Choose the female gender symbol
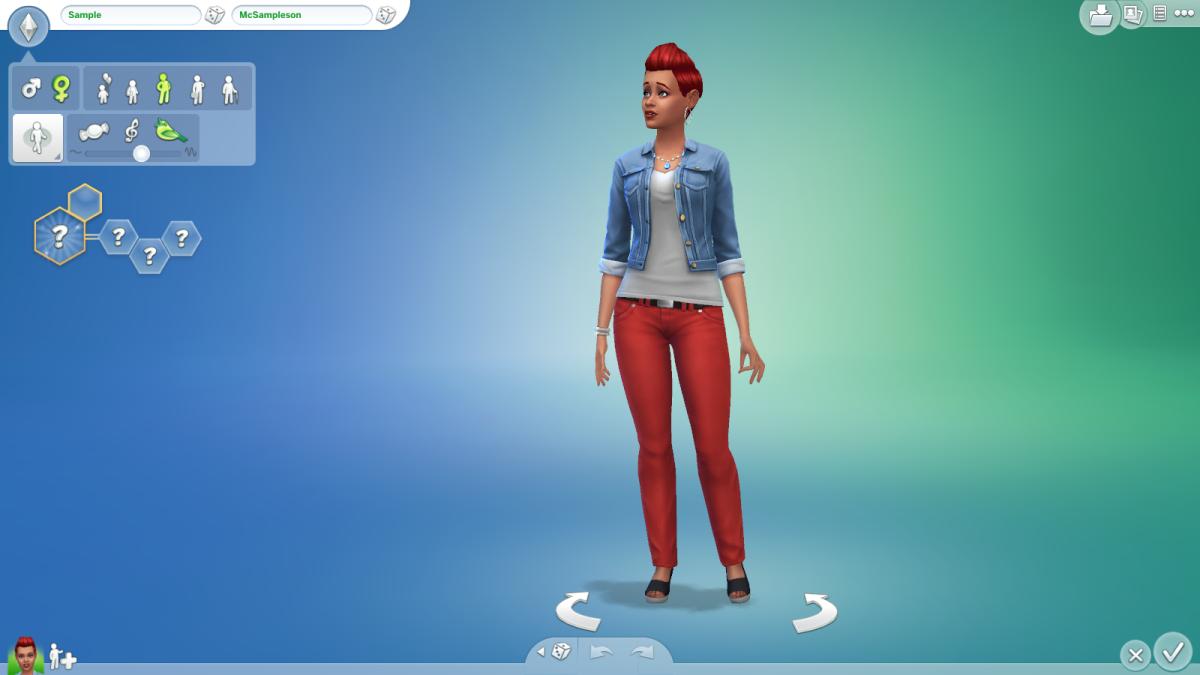Viewport: 1200px width, 675px height. (x=61, y=89)
